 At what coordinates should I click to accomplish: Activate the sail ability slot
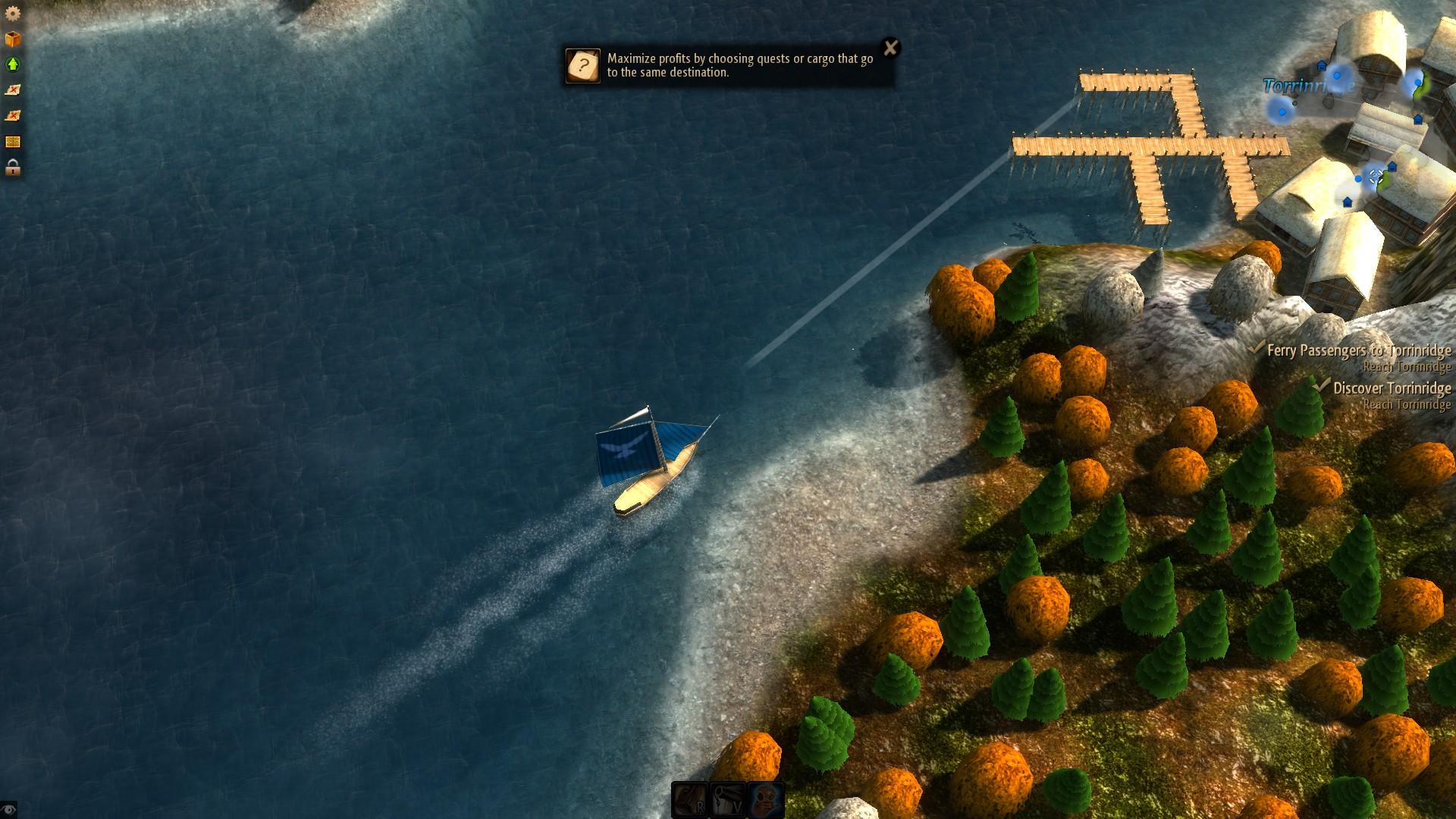coord(690,800)
